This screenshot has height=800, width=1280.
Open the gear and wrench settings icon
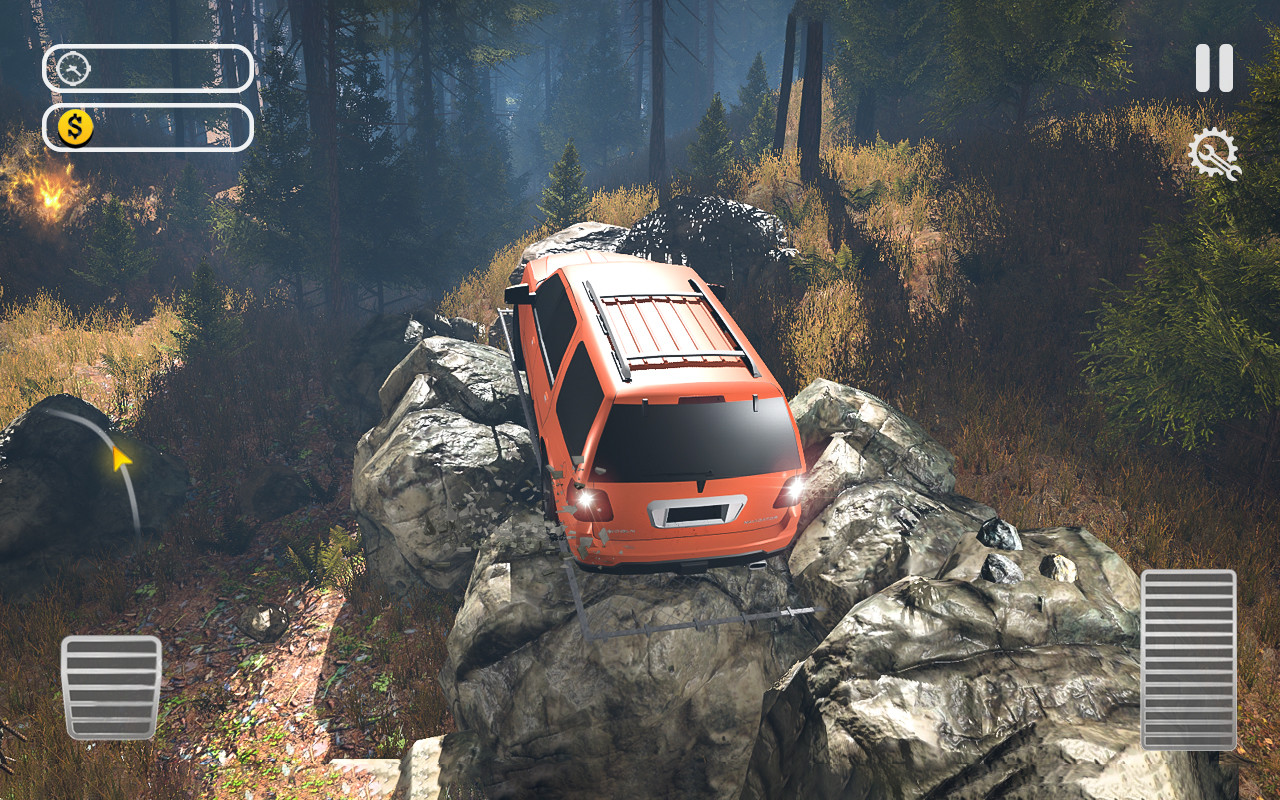pyautogui.click(x=1213, y=155)
